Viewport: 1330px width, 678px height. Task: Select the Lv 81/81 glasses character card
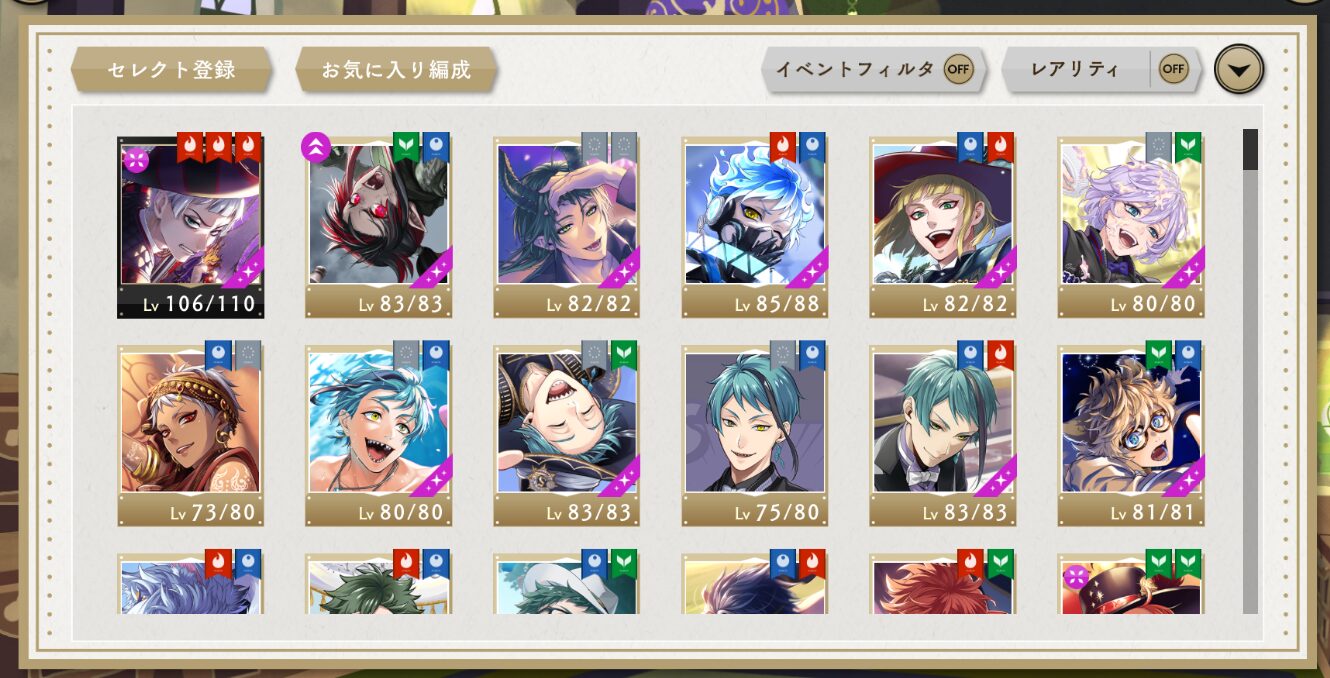pos(1130,434)
